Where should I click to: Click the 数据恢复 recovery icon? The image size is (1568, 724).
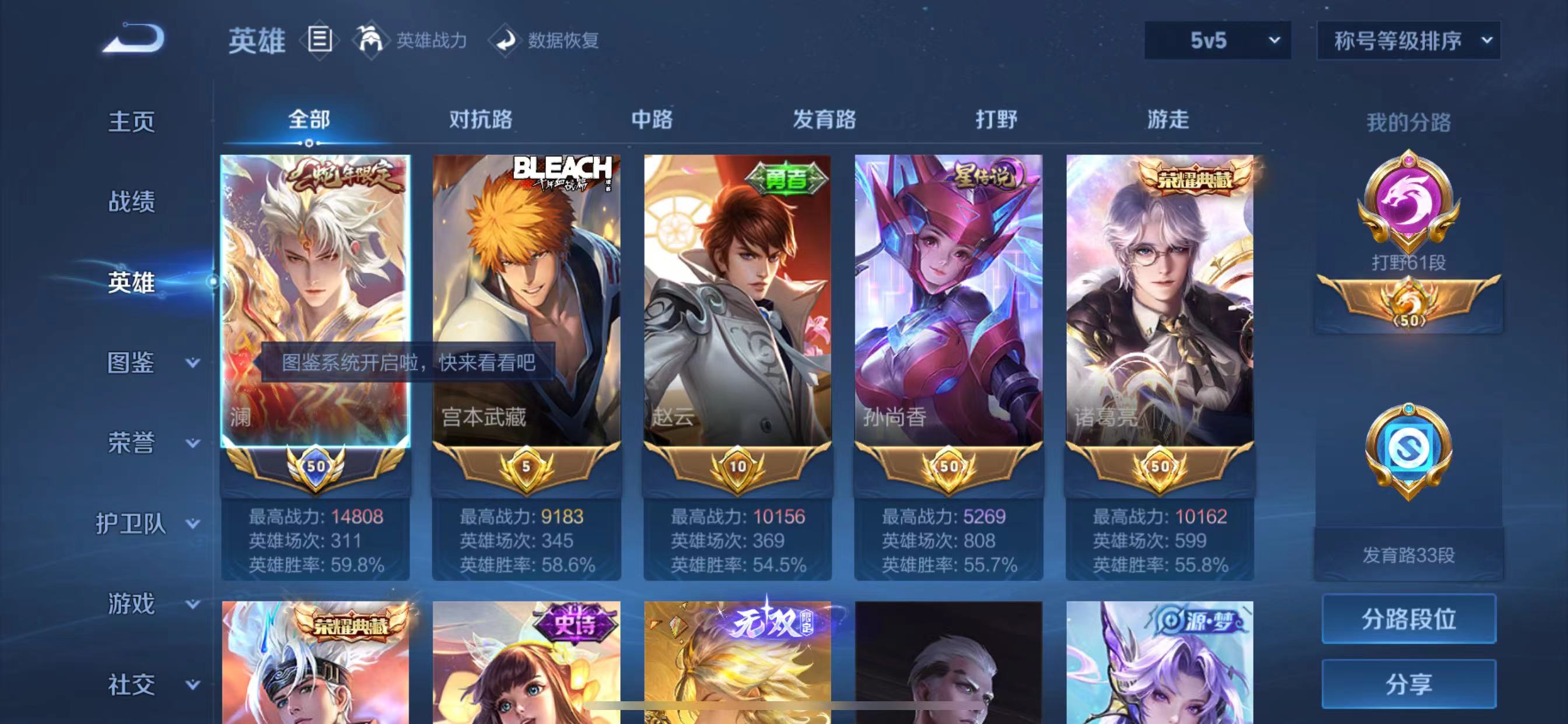pos(505,40)
